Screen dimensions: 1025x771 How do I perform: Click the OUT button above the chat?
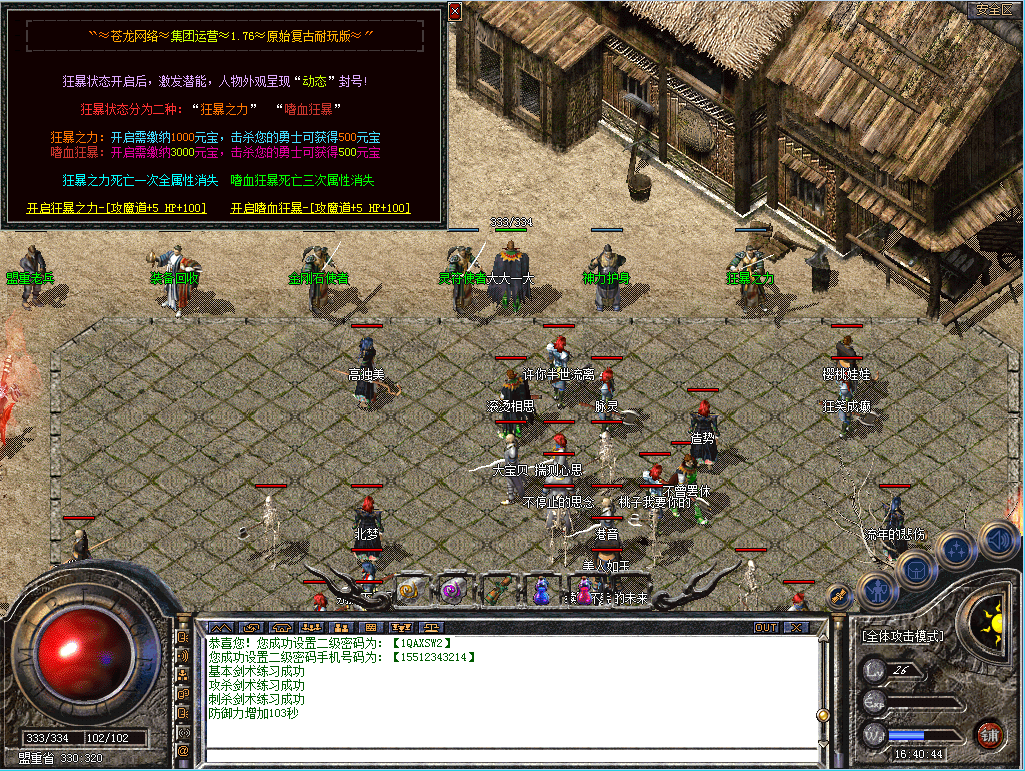click(x=766, y=627)
